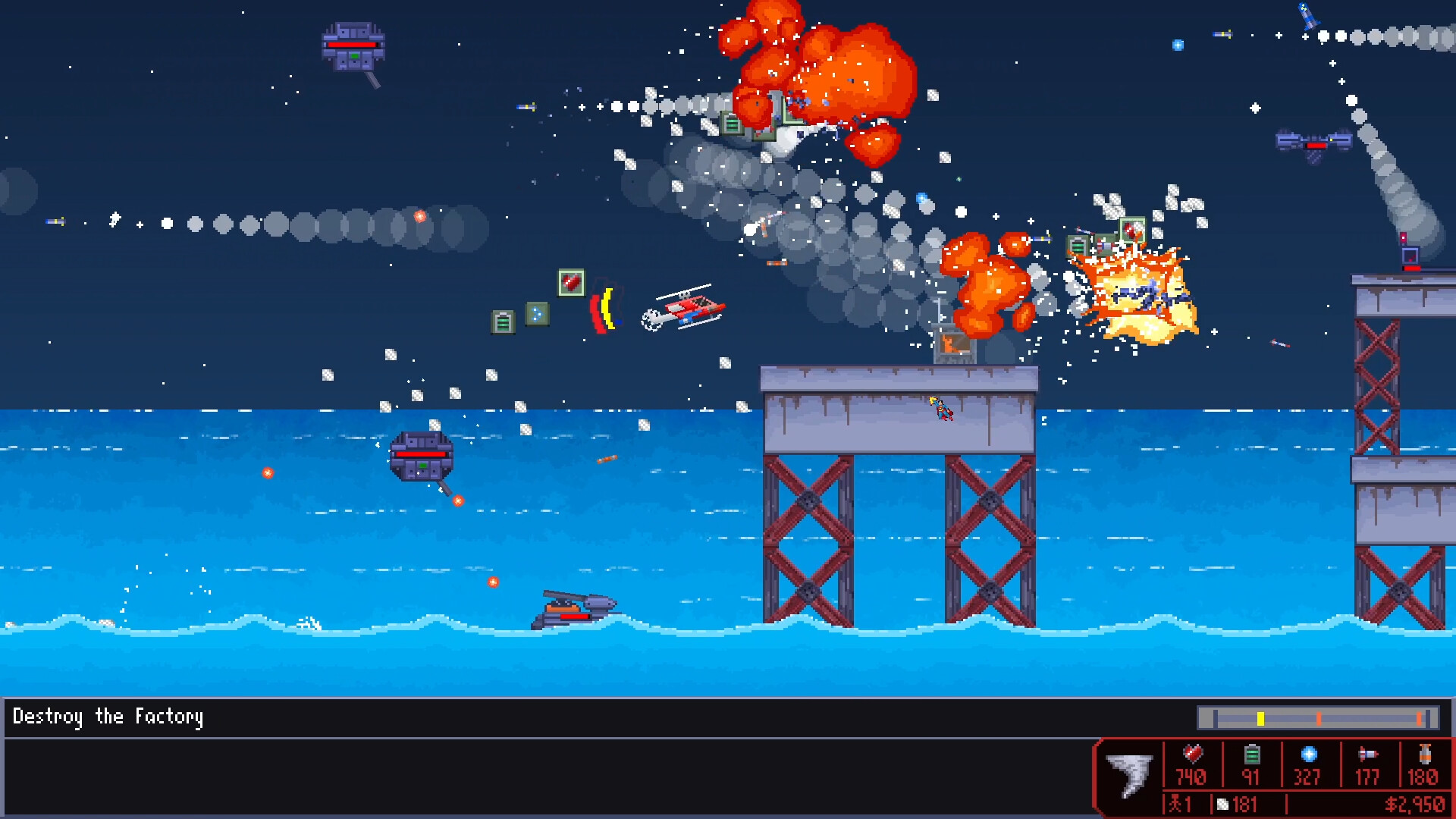The image size is (1456, 819).
Task: Click the heart health icon in the HUD
Action: tap(1193, 754)
